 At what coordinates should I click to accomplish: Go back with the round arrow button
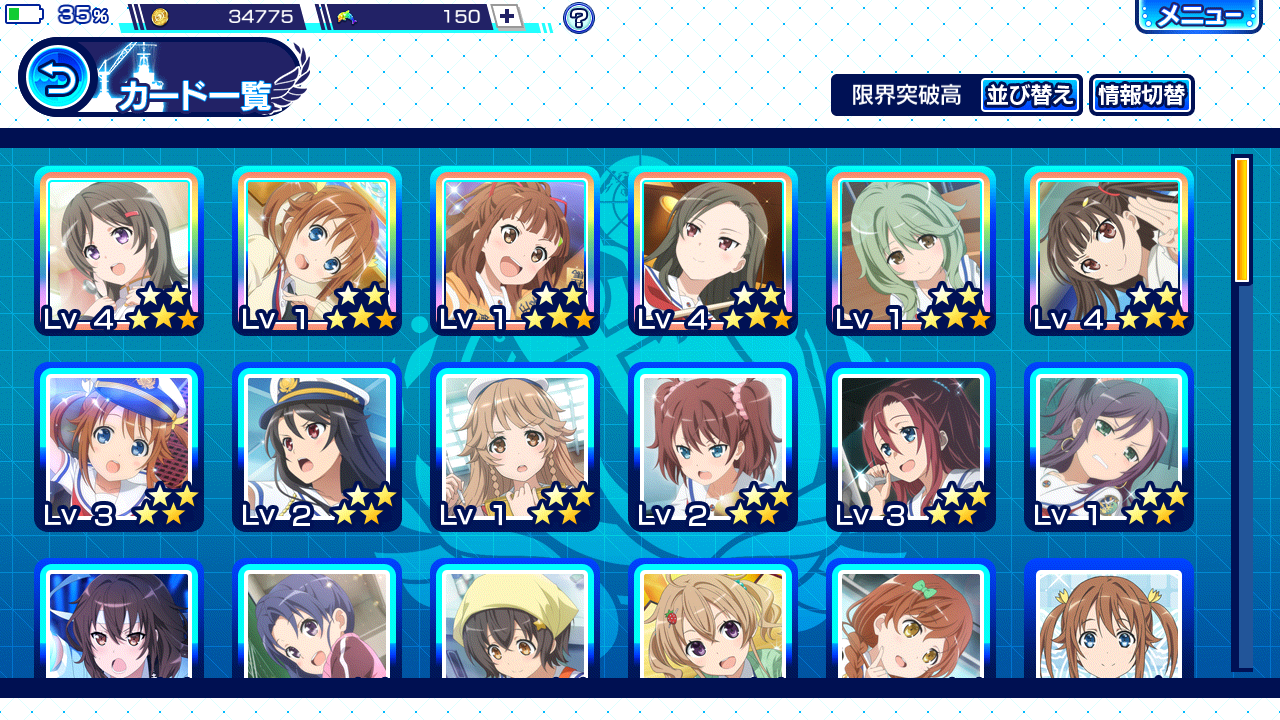(x=58, y=78)
